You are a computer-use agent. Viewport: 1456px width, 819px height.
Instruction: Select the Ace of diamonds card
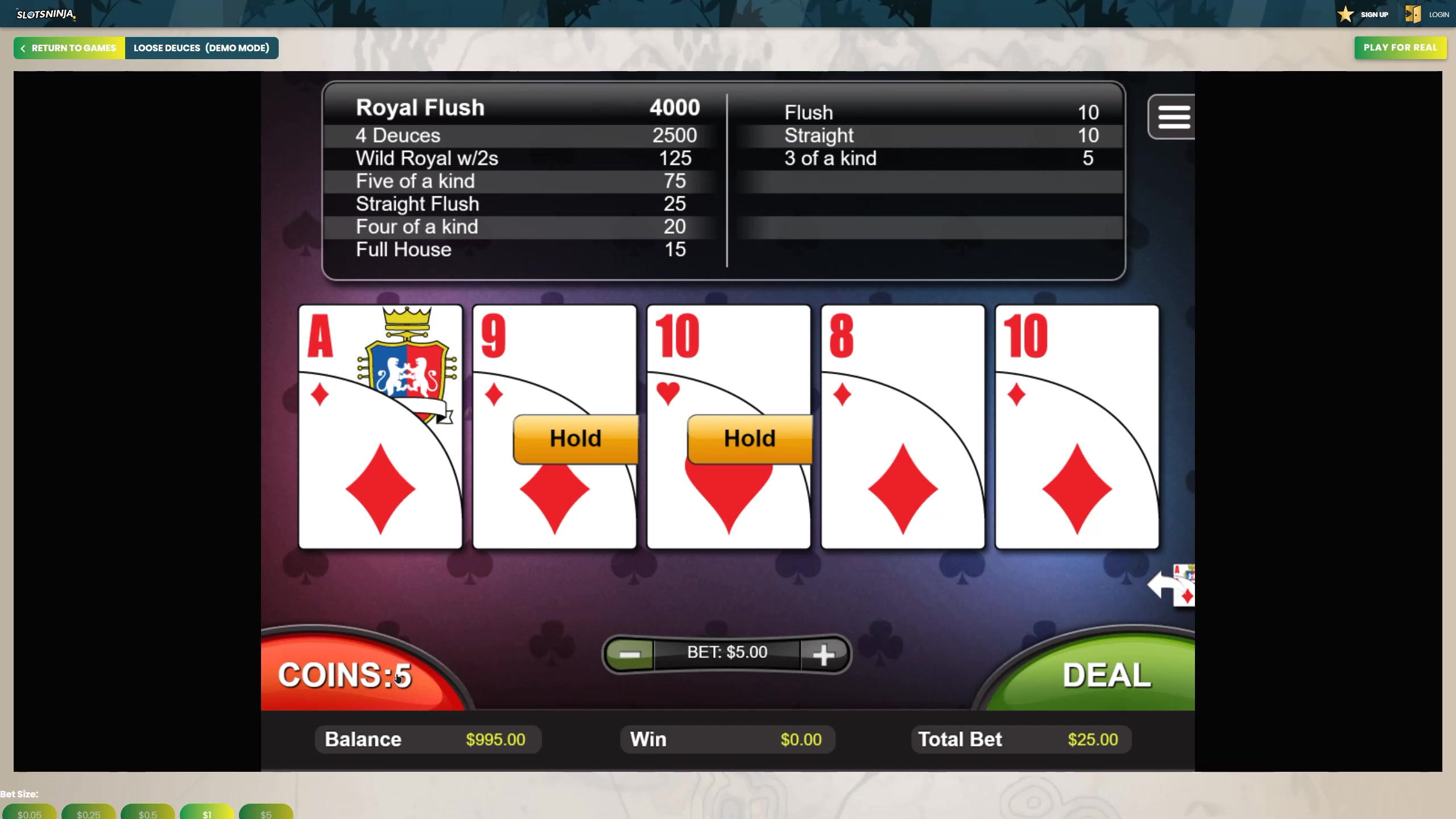point(380,427)
